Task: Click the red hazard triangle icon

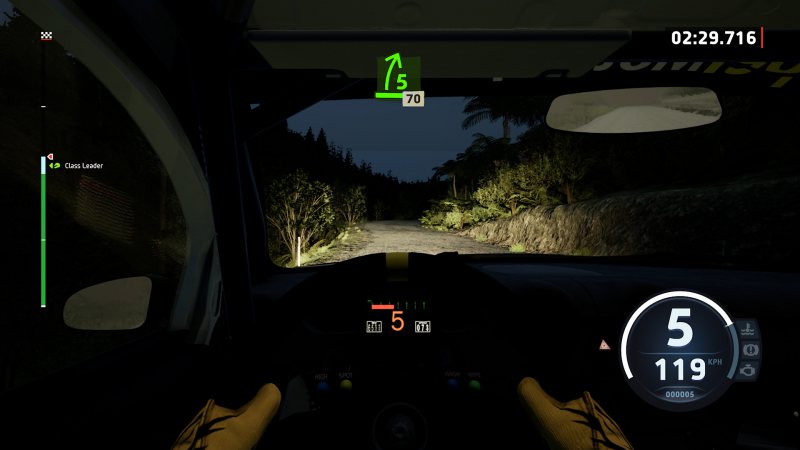Action: click(x=604, y=344)
